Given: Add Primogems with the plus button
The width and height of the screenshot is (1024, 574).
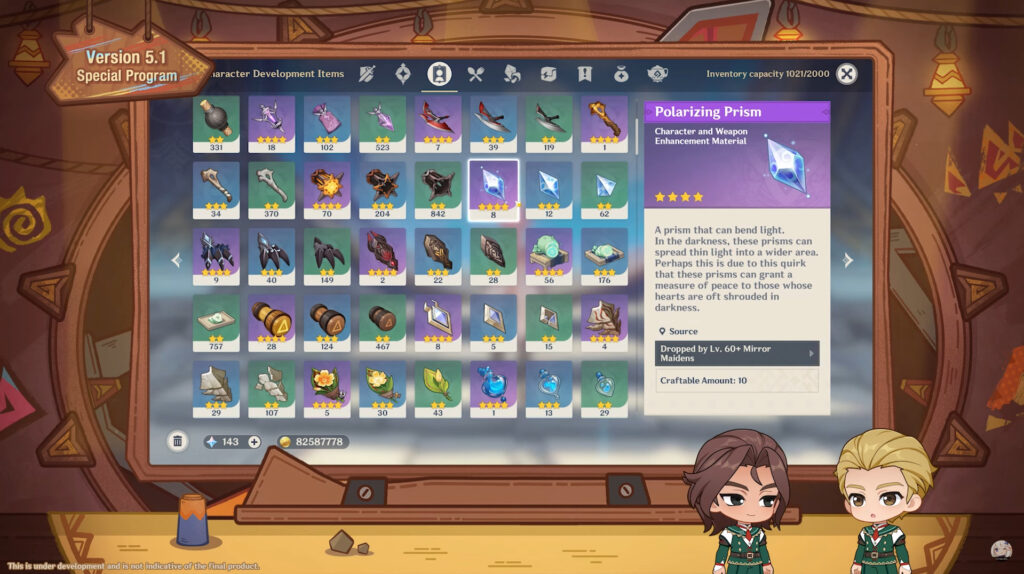Looking at the screenshot, I should click(x=254, y=442).
